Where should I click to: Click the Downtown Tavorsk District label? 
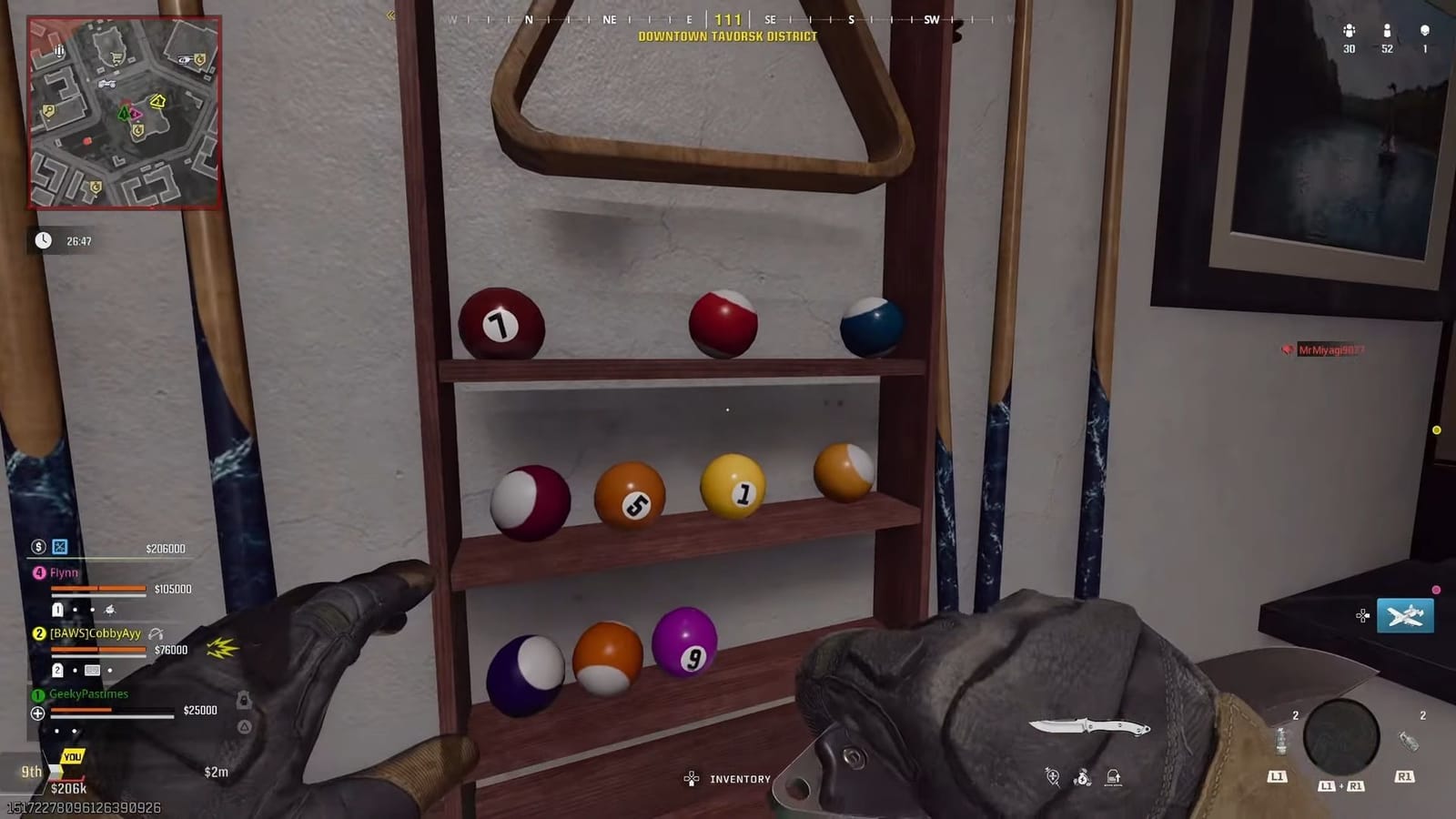pos(725,37)
